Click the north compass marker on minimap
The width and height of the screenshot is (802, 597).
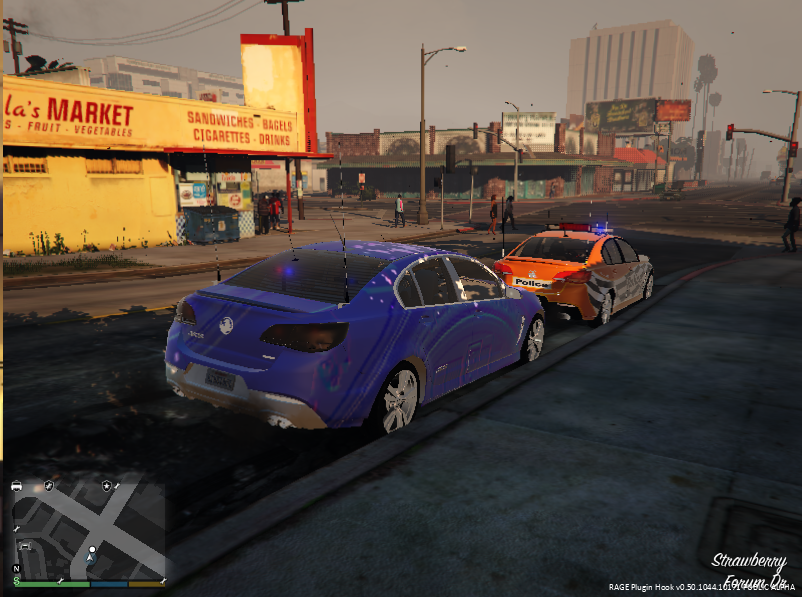point(17,568)
